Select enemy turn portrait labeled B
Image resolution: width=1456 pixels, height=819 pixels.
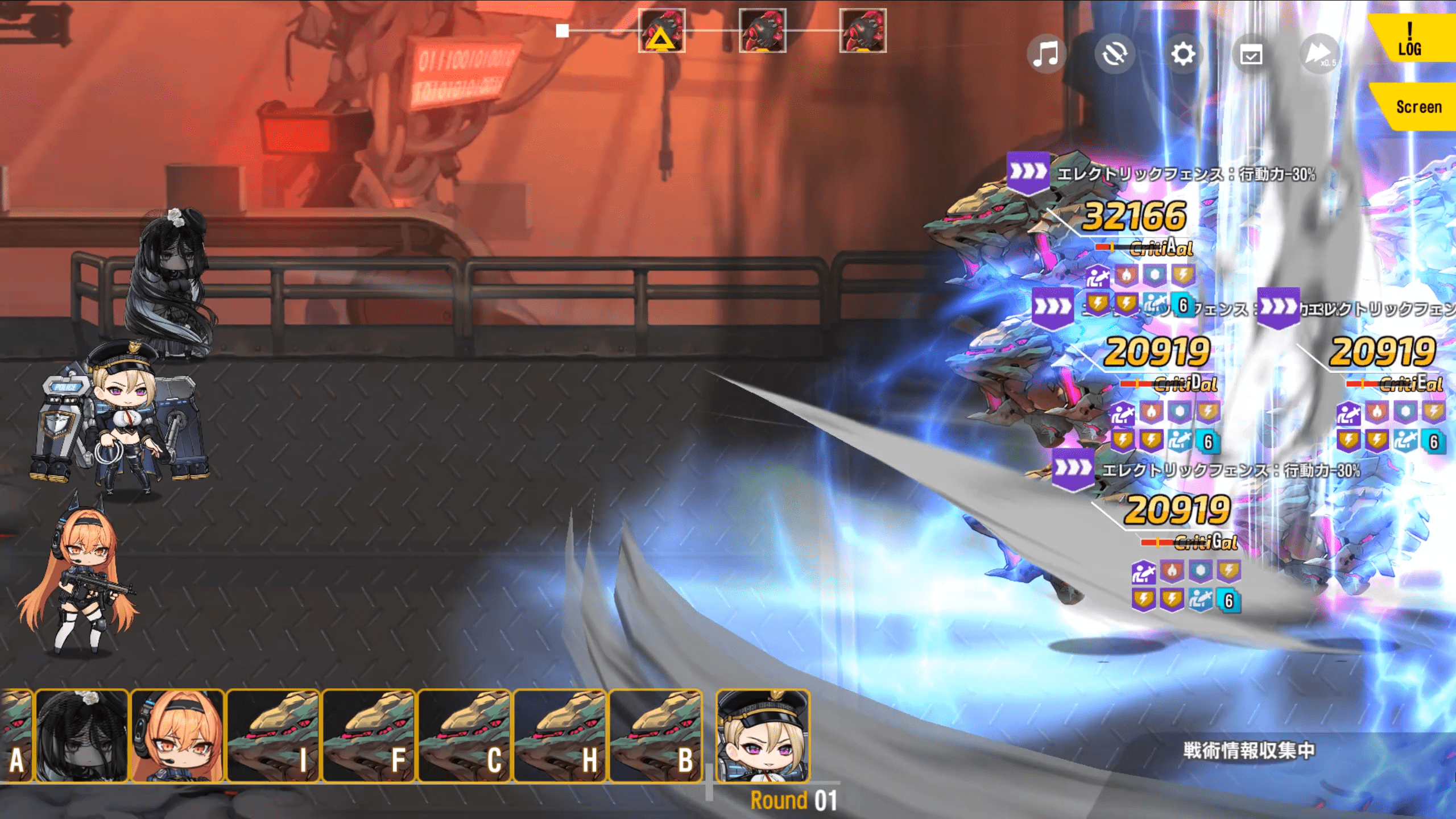(656, 735)
